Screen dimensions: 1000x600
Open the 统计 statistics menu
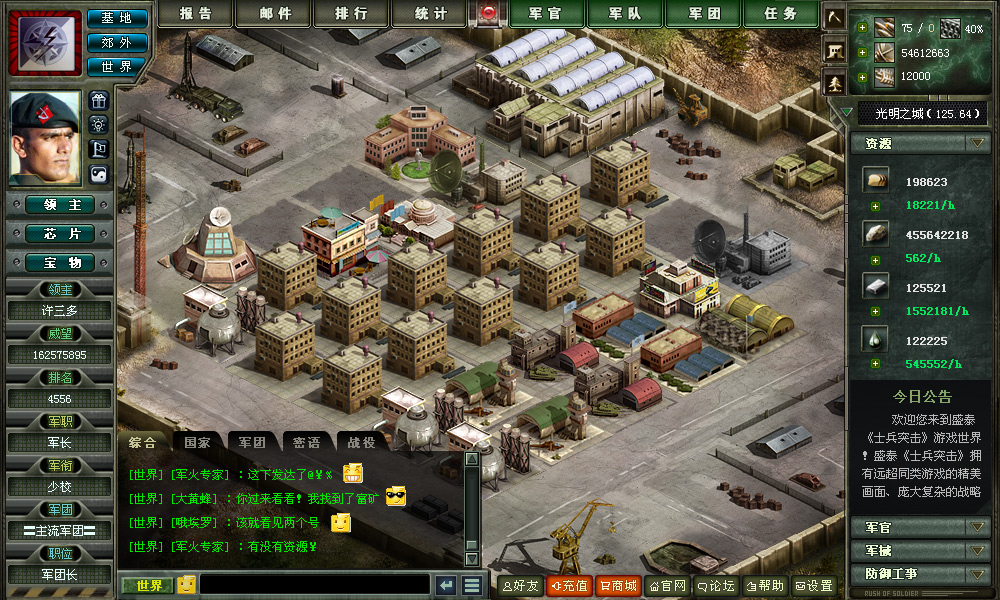432,14
